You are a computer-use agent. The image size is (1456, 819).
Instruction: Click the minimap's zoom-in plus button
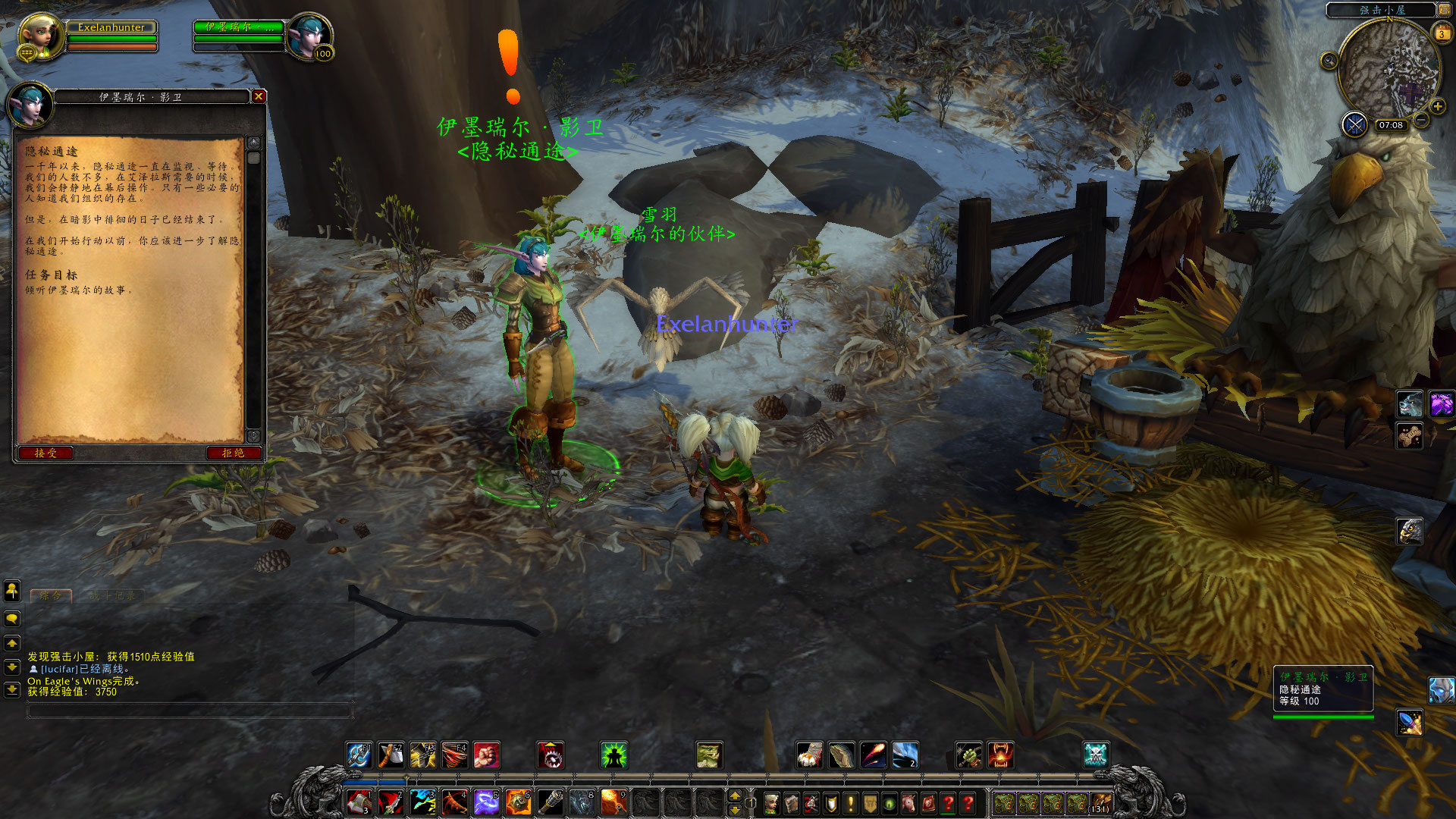coord(1437,107)
